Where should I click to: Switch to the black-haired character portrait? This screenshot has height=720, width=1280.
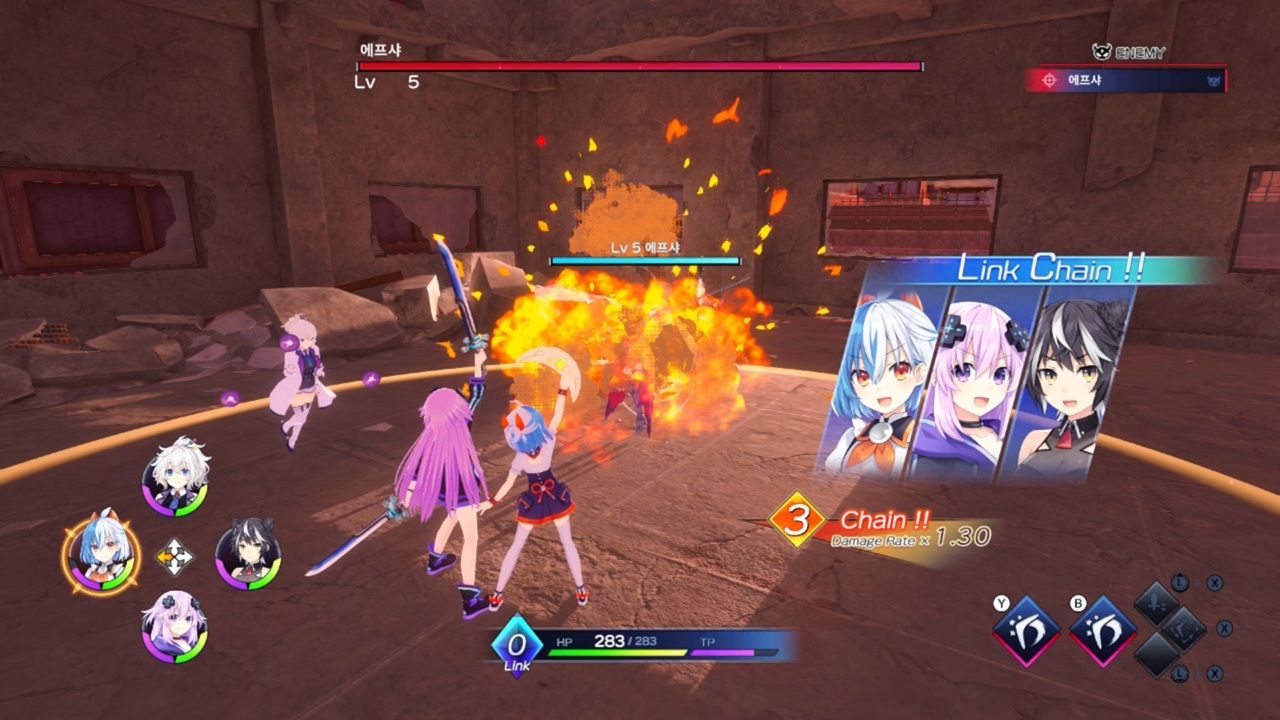pos(248,556)
